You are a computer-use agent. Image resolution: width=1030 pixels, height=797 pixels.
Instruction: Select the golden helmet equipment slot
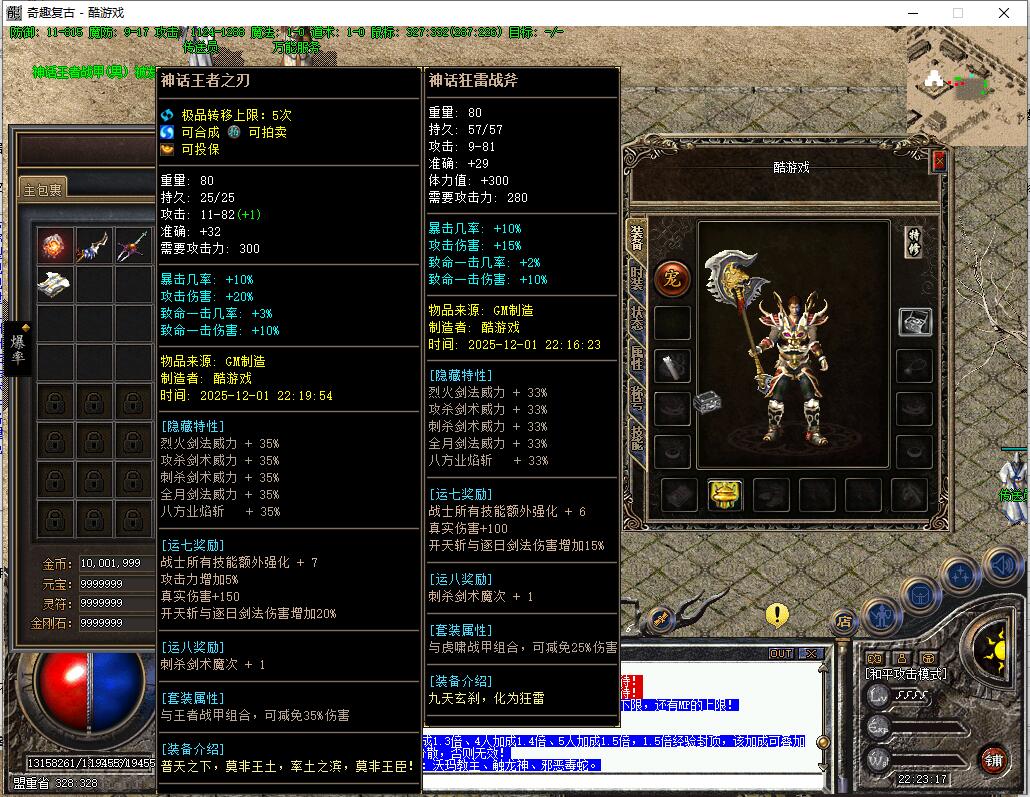725,494
